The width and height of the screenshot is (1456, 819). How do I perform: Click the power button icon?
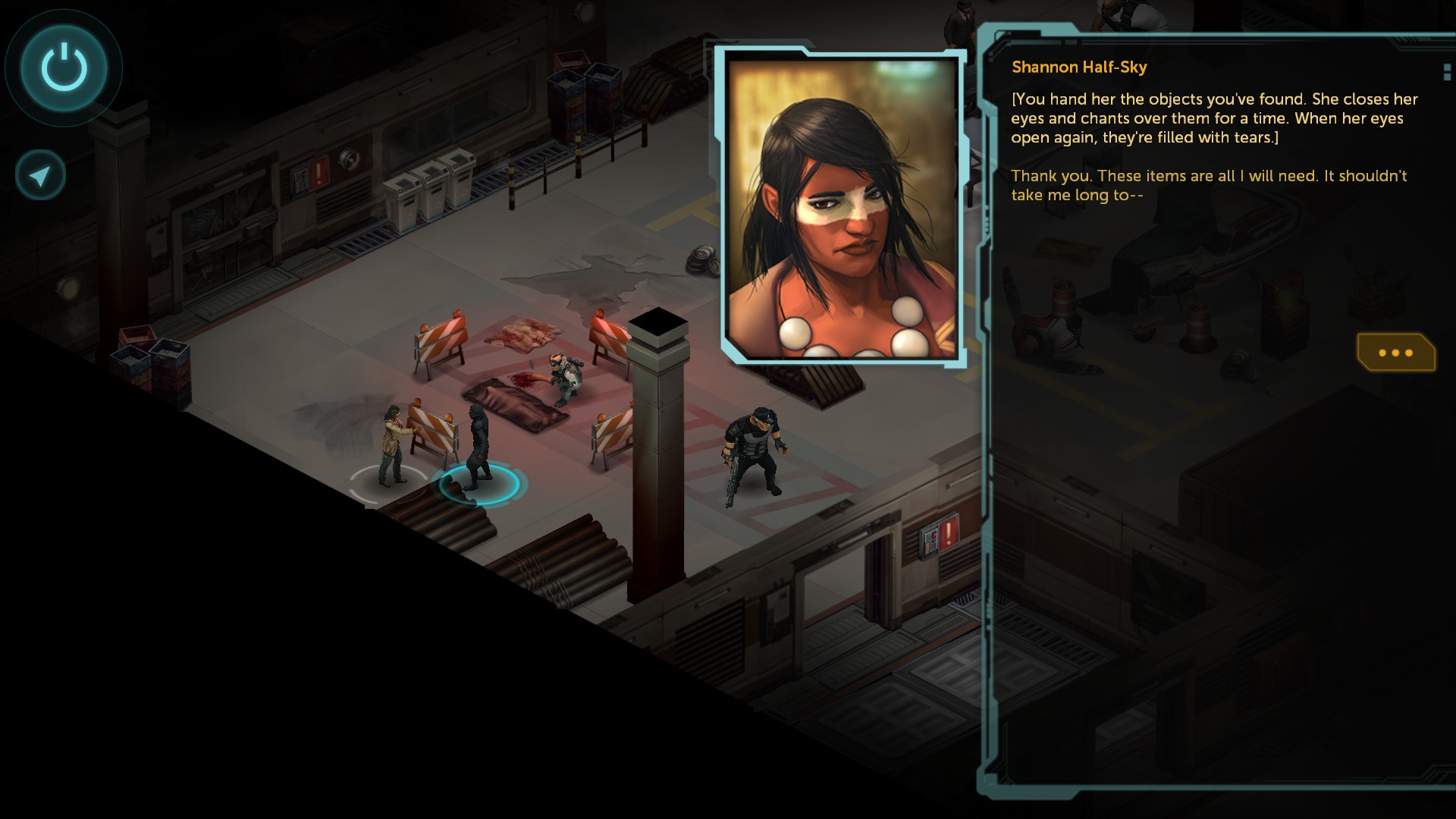[x=64, y=67]
